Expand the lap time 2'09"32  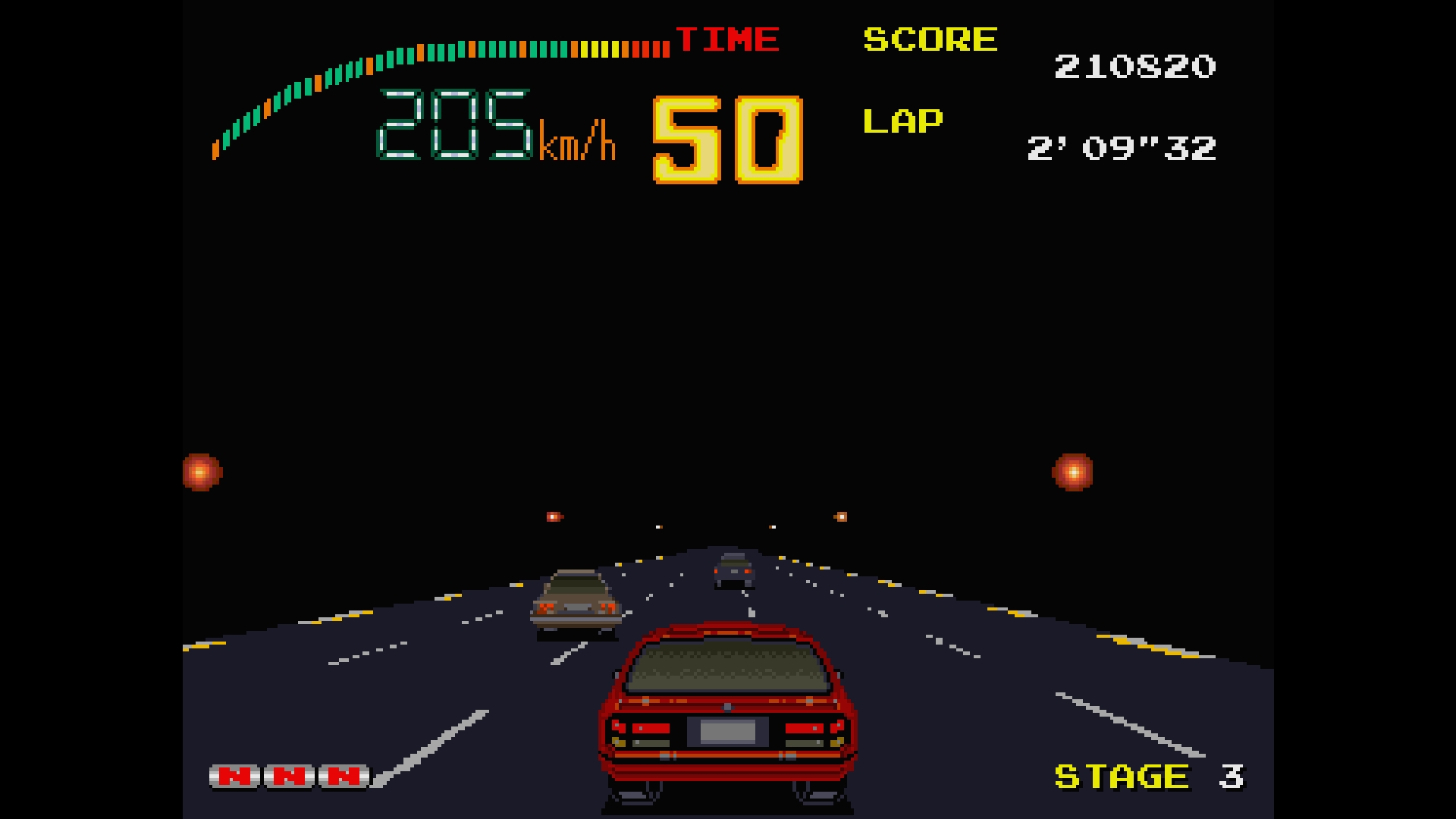pyautogui.click(x=1122, y=149)
